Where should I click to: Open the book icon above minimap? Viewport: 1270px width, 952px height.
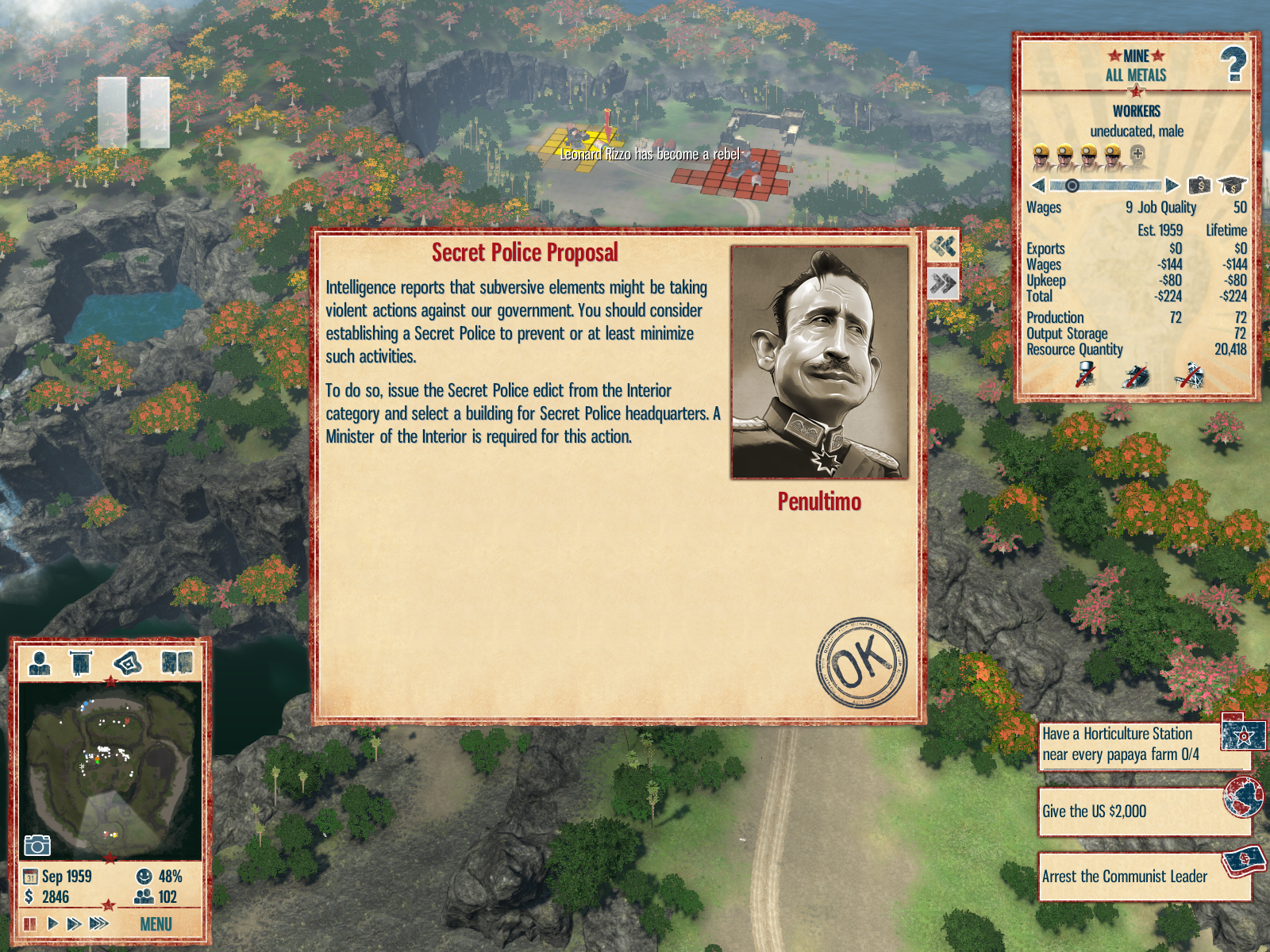(176, 662)
